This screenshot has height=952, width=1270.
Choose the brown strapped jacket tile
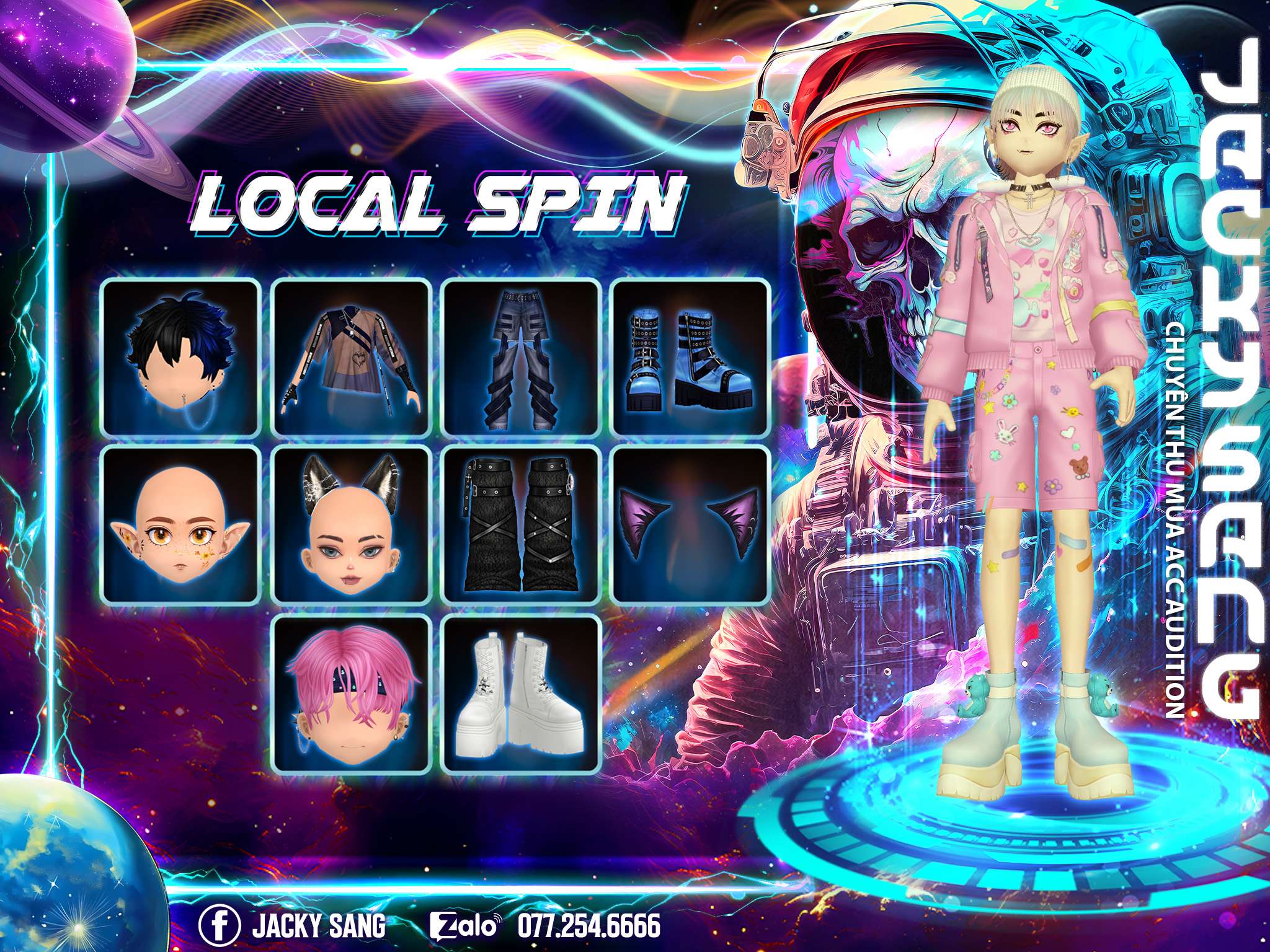click(352, 357)
